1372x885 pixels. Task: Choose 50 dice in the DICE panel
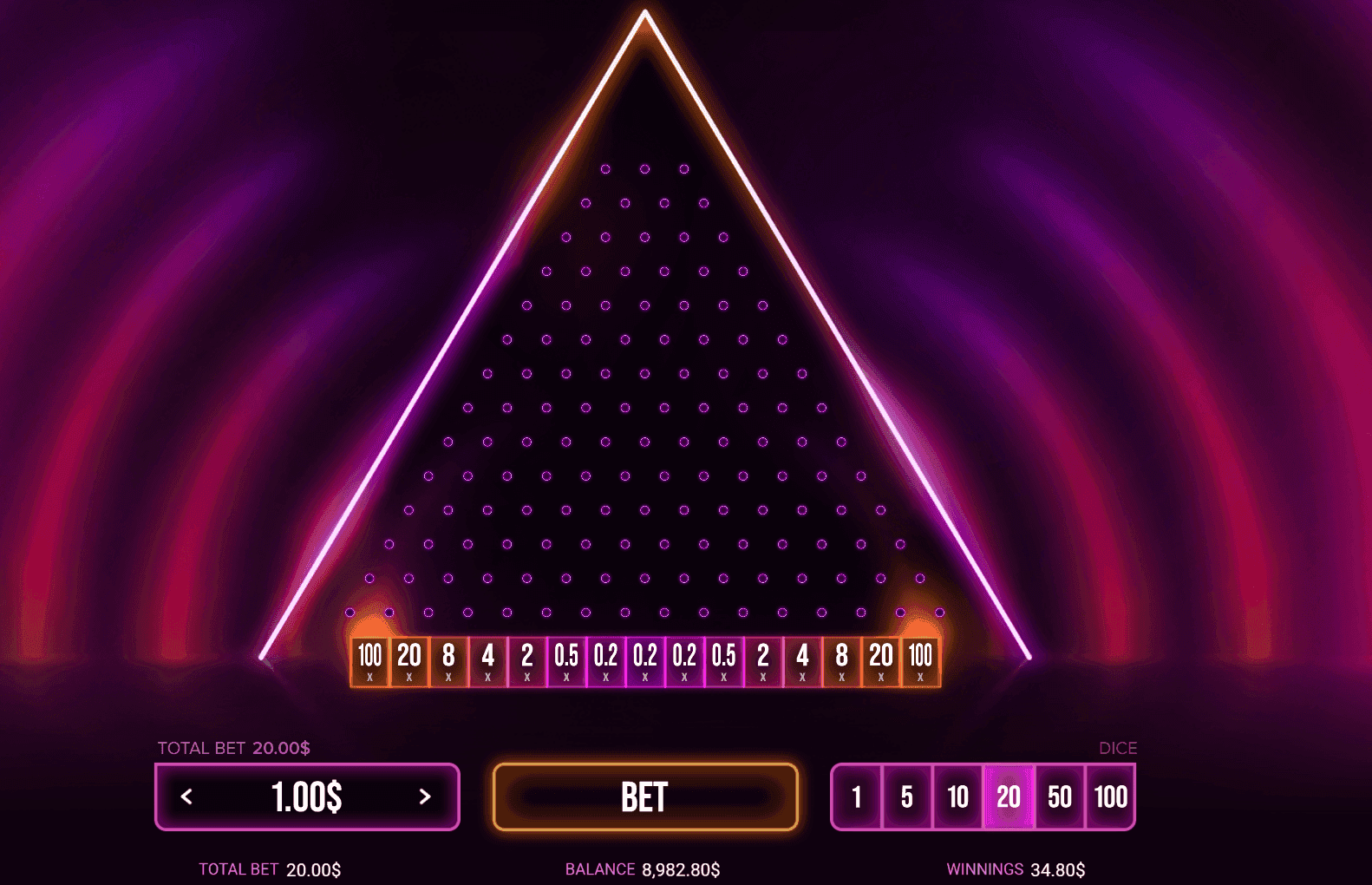(1059, 796)
